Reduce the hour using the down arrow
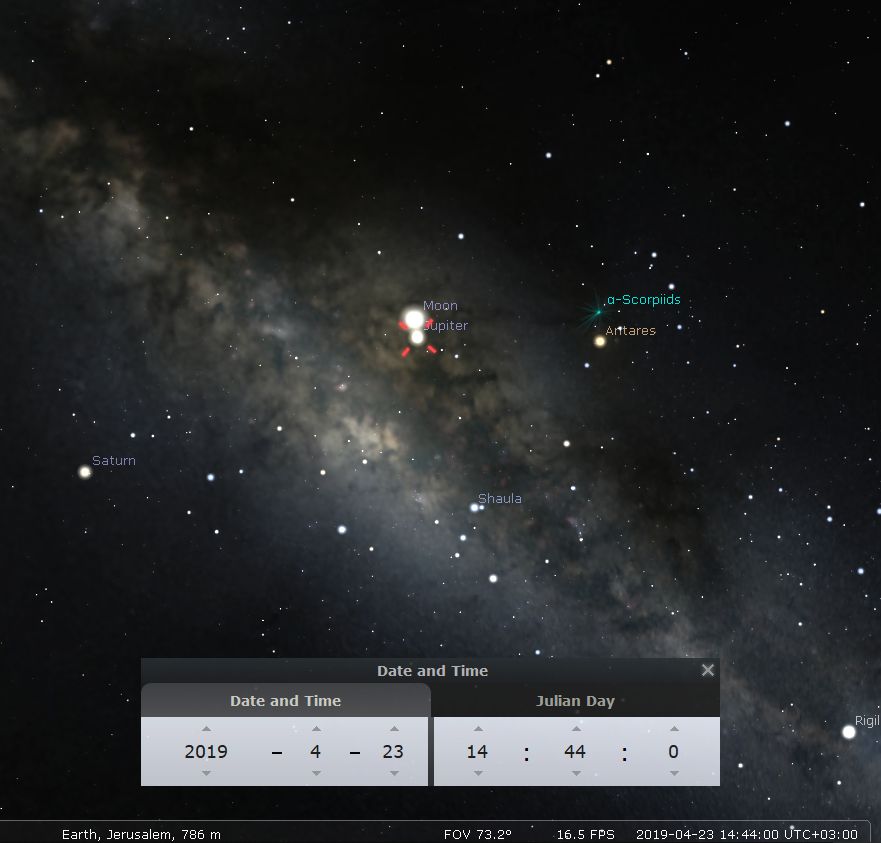Screen dimensions: 881x843 tap(478, 773)
